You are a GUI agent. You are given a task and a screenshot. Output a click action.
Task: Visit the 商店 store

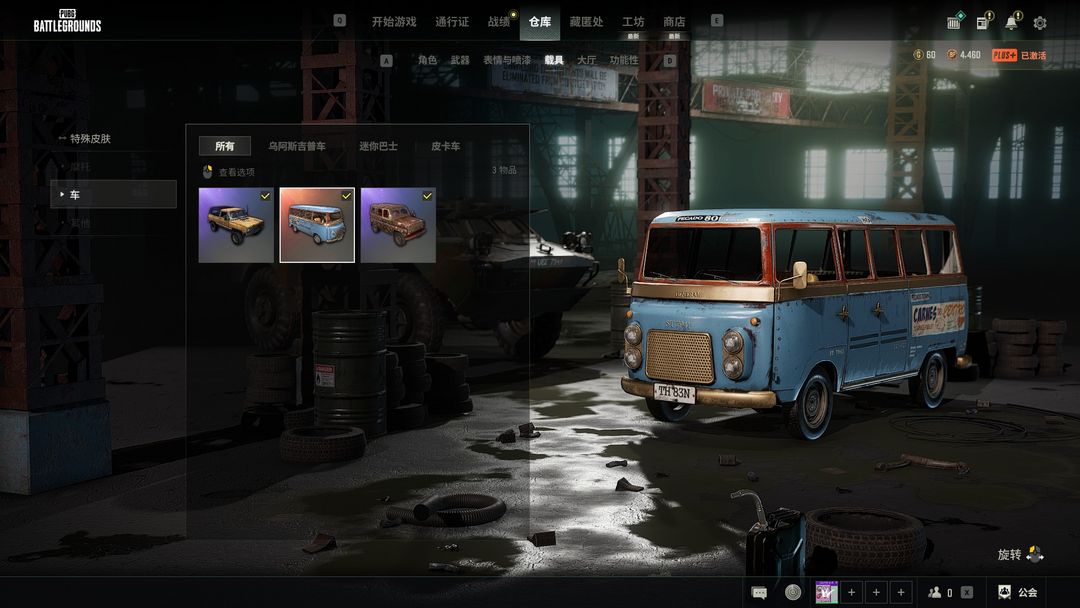click(x=674, y=22)
